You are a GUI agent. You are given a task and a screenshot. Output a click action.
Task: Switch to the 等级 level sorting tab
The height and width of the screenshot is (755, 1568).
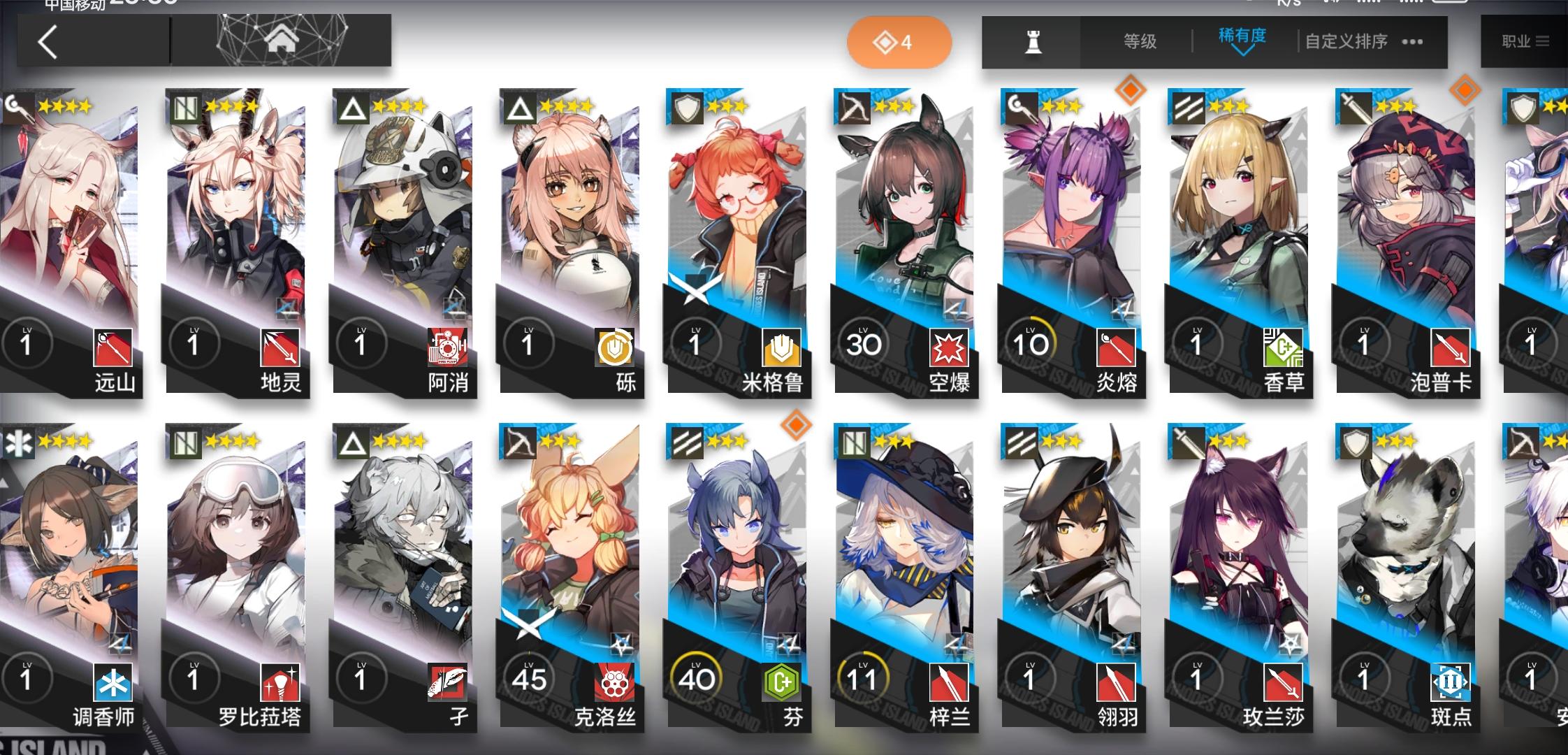1139,41
